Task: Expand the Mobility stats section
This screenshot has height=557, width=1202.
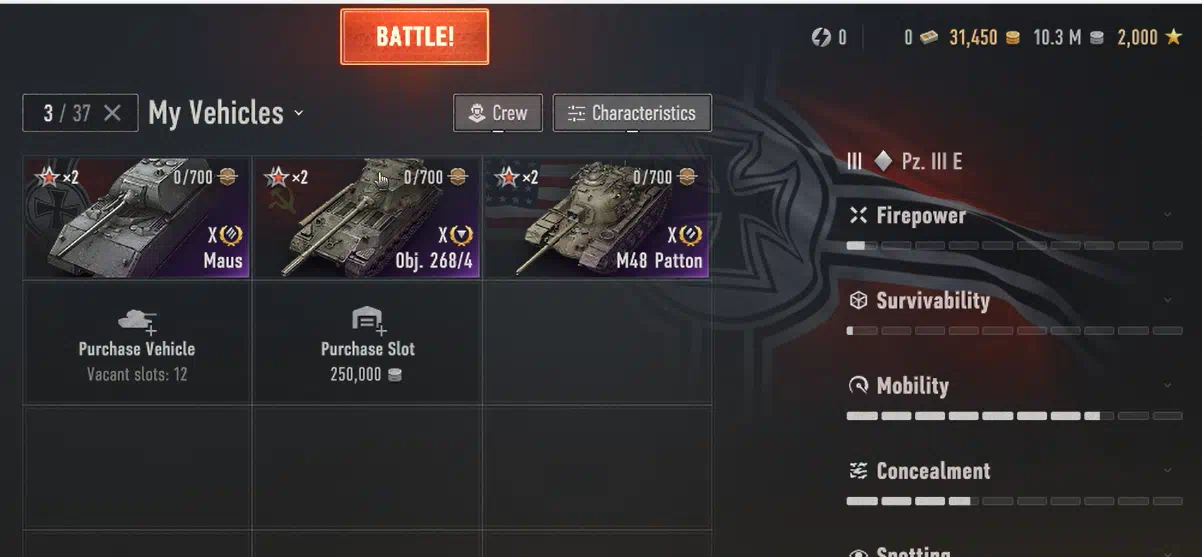Action: (1014, 386)
